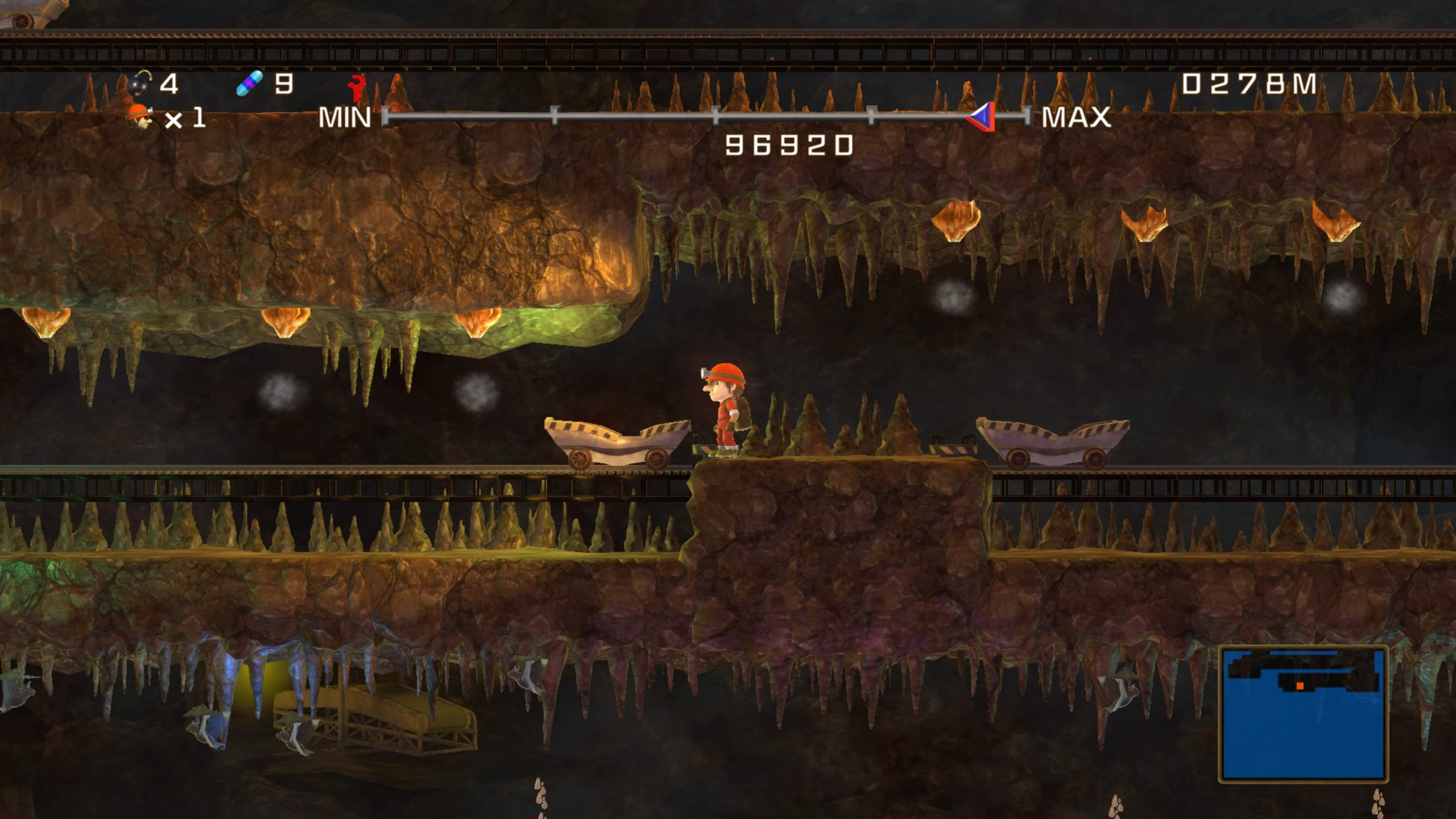Click the spelunker lives head icon

click(139, 117)
